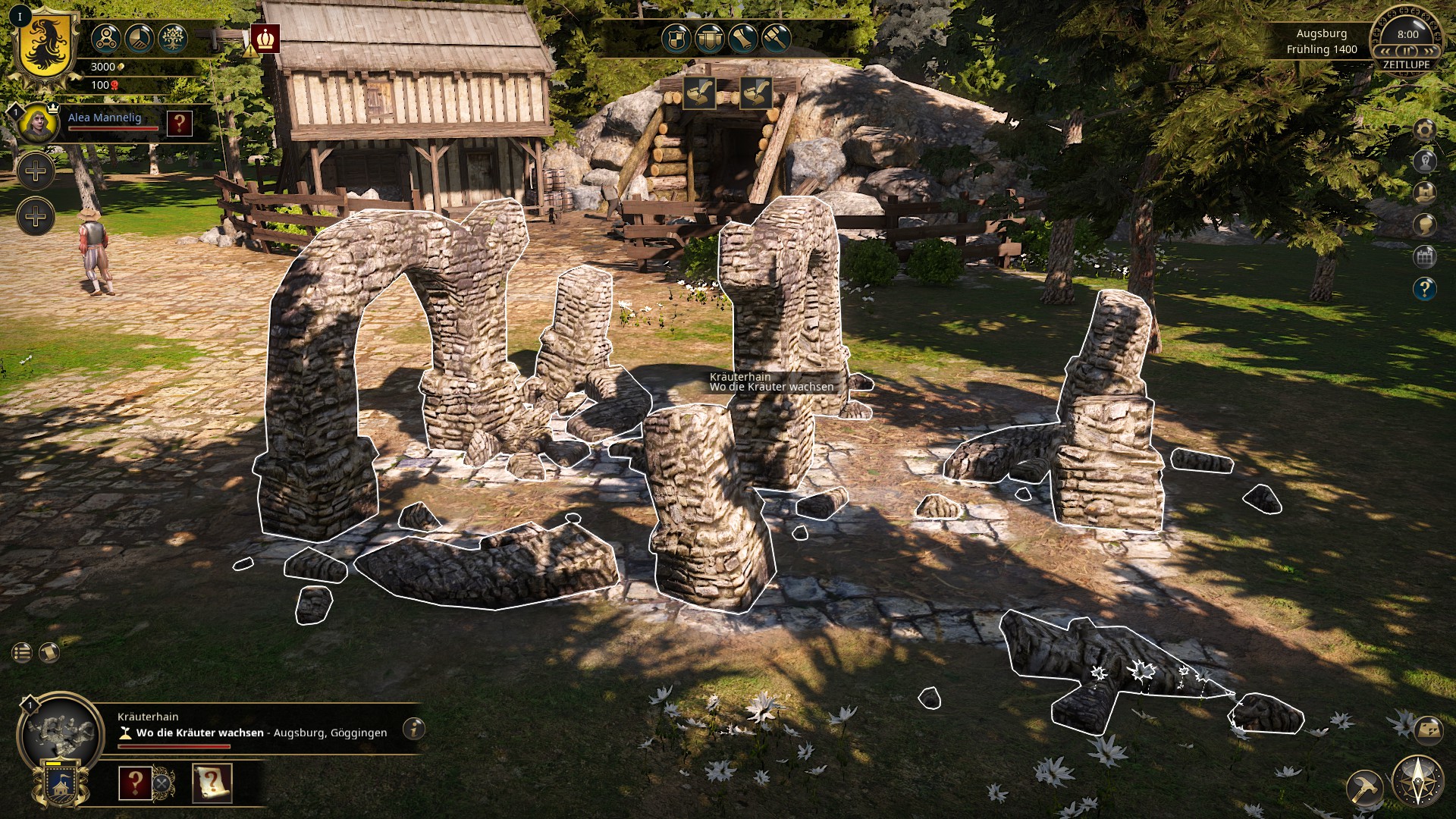Click the red crown notification icon
The width and height of the screenshot is (1456, 819).
point(266,38)
